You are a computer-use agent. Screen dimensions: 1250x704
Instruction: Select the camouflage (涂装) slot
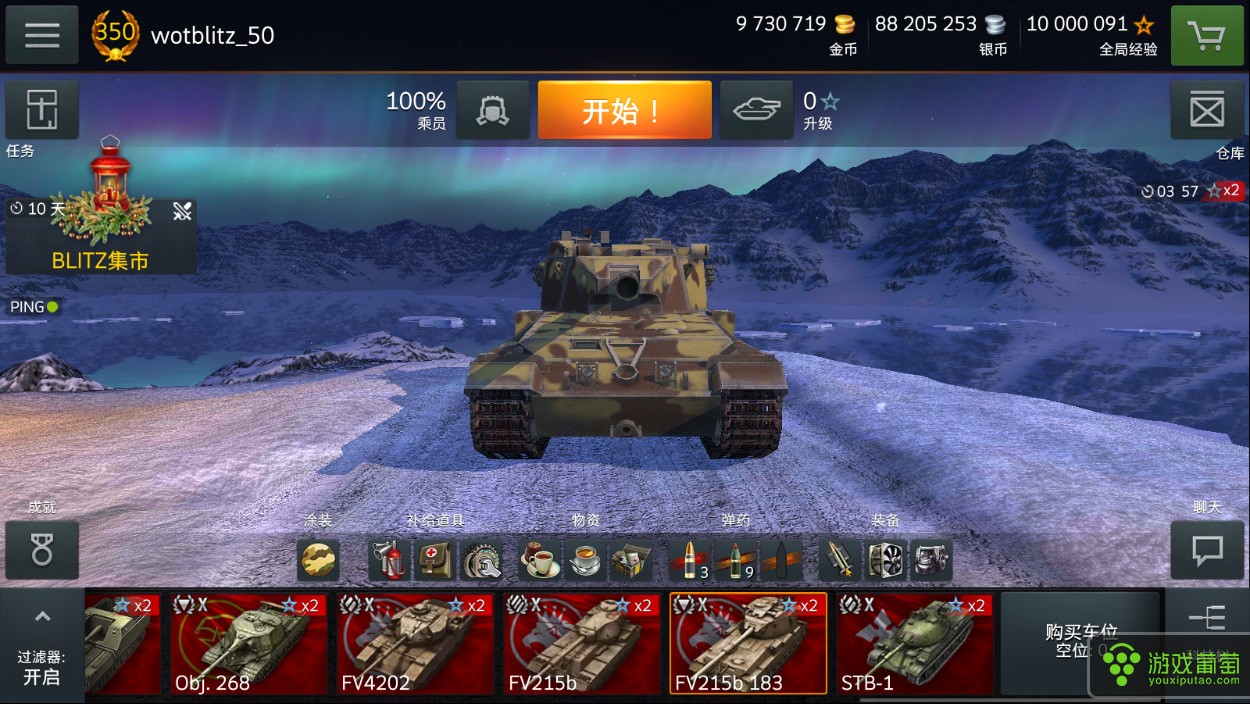coord(318,560)
